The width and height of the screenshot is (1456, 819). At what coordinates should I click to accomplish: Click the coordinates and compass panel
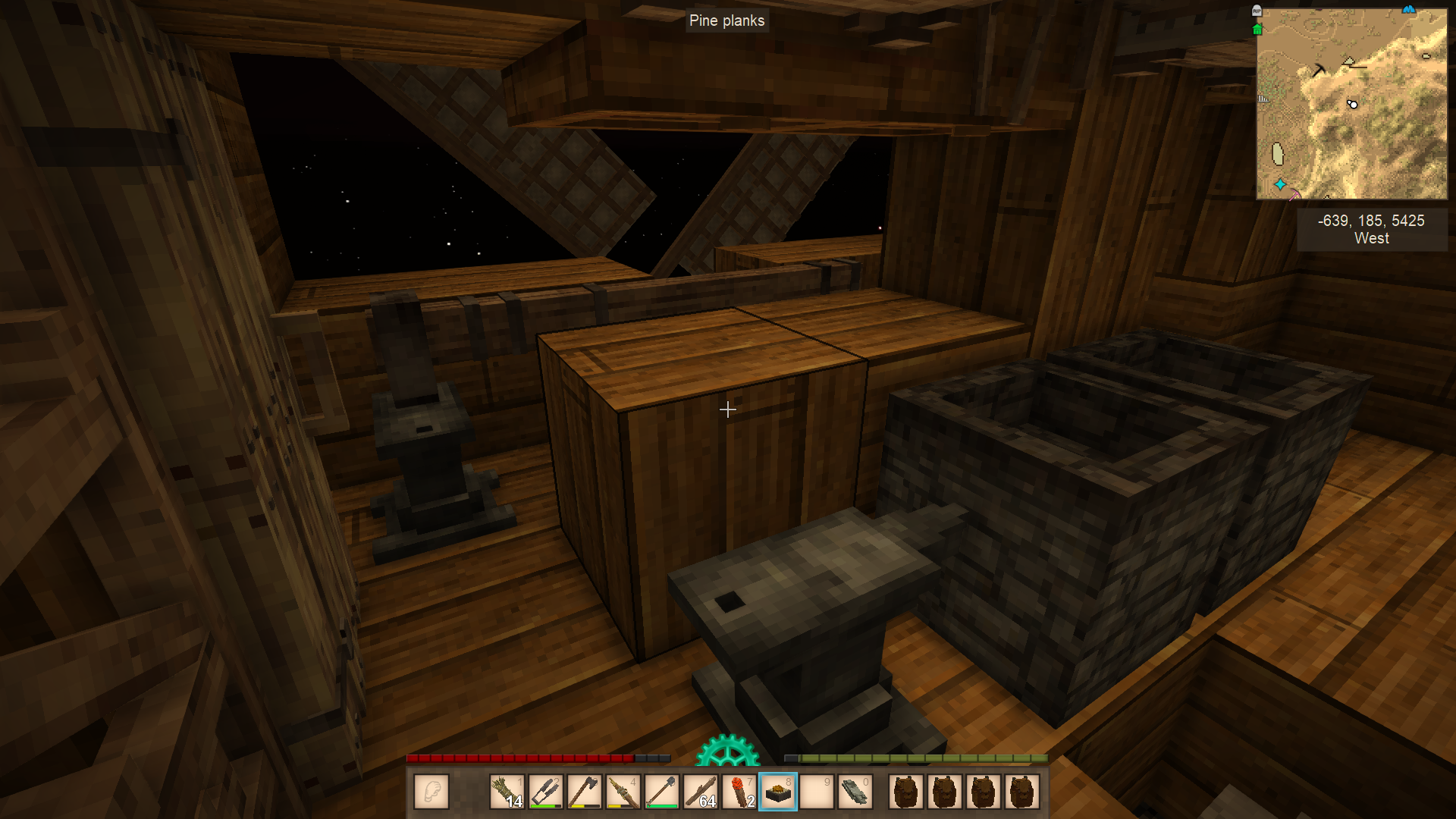click(1371, 229)
